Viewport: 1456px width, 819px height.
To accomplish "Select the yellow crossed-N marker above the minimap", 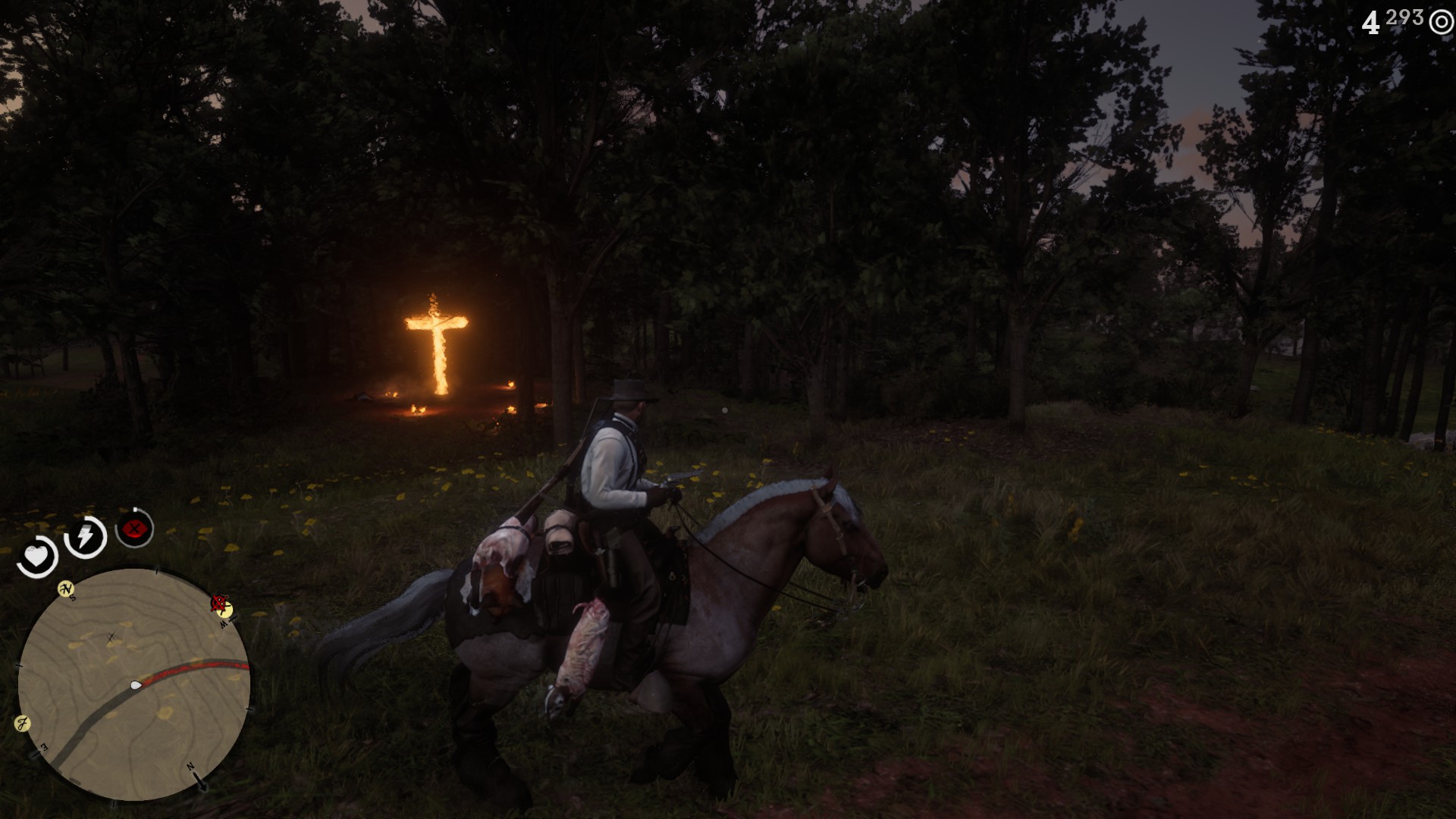I will click(67, 588).
